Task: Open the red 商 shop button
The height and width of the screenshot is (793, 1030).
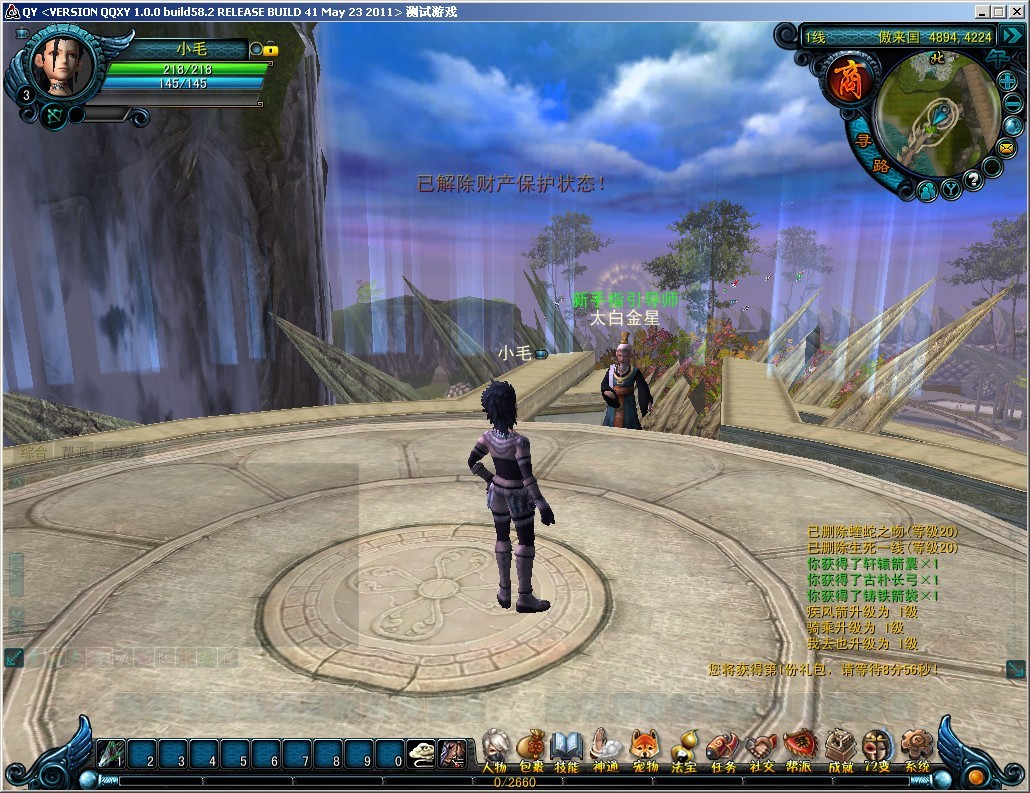Action: [x=849, y=78]
